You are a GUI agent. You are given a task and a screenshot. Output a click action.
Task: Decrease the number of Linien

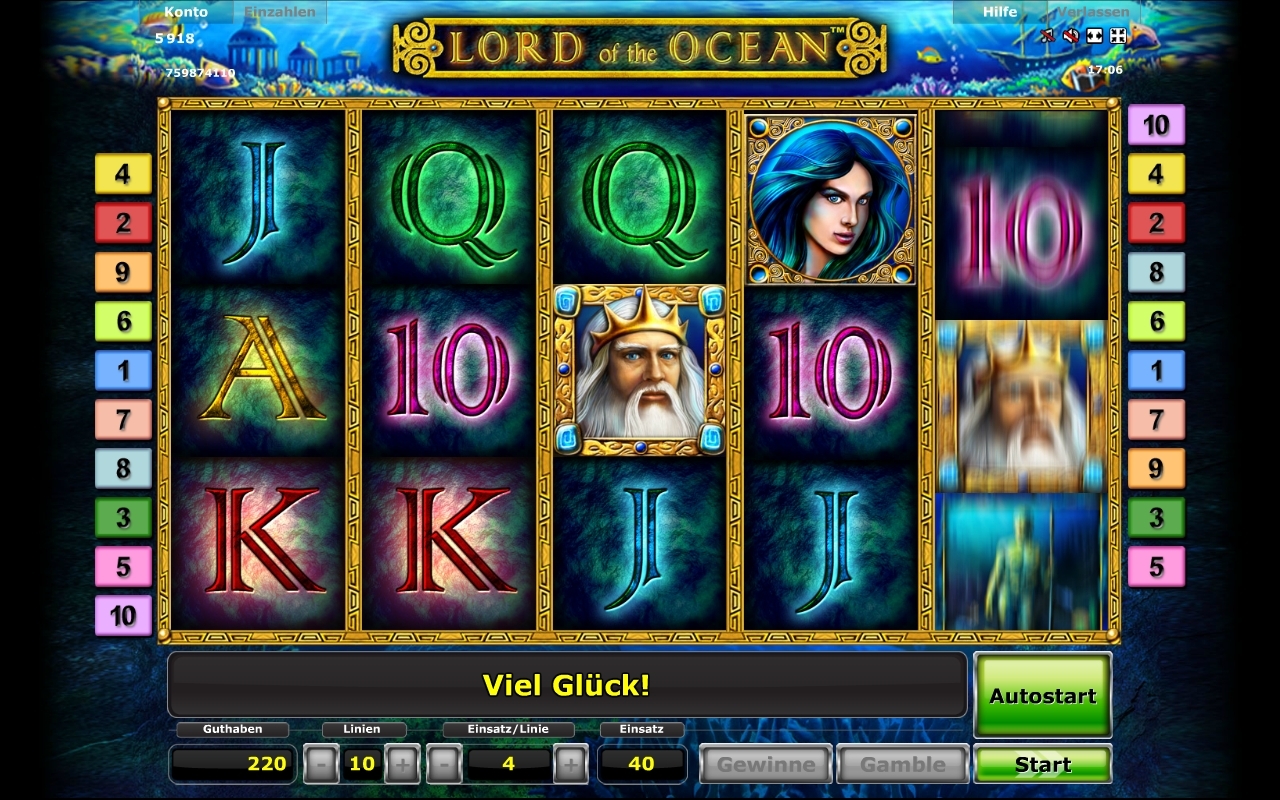pos(320,765)
